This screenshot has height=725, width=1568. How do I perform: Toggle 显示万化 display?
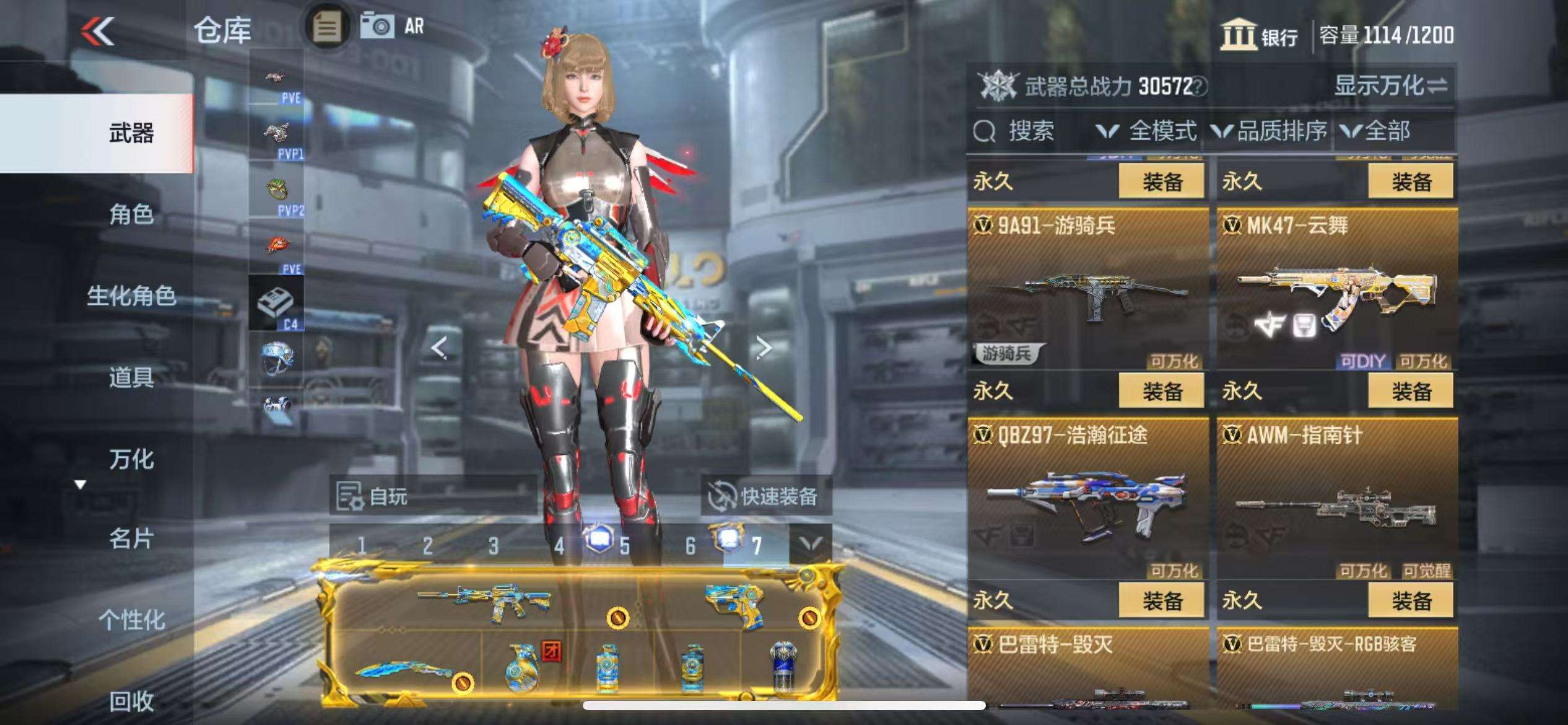tap(1390, 86)
